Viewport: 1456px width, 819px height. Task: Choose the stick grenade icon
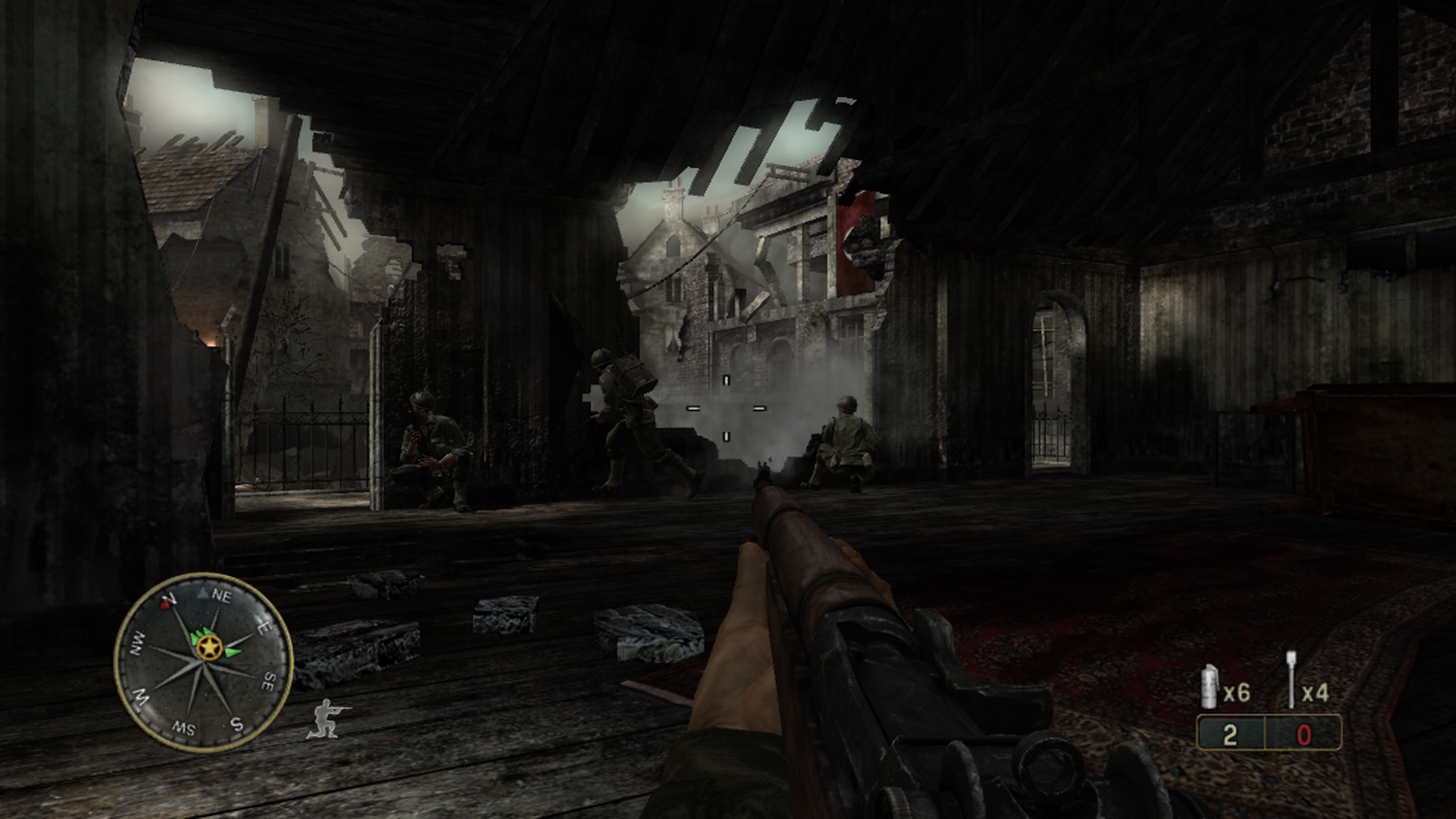pos(1291,689)
